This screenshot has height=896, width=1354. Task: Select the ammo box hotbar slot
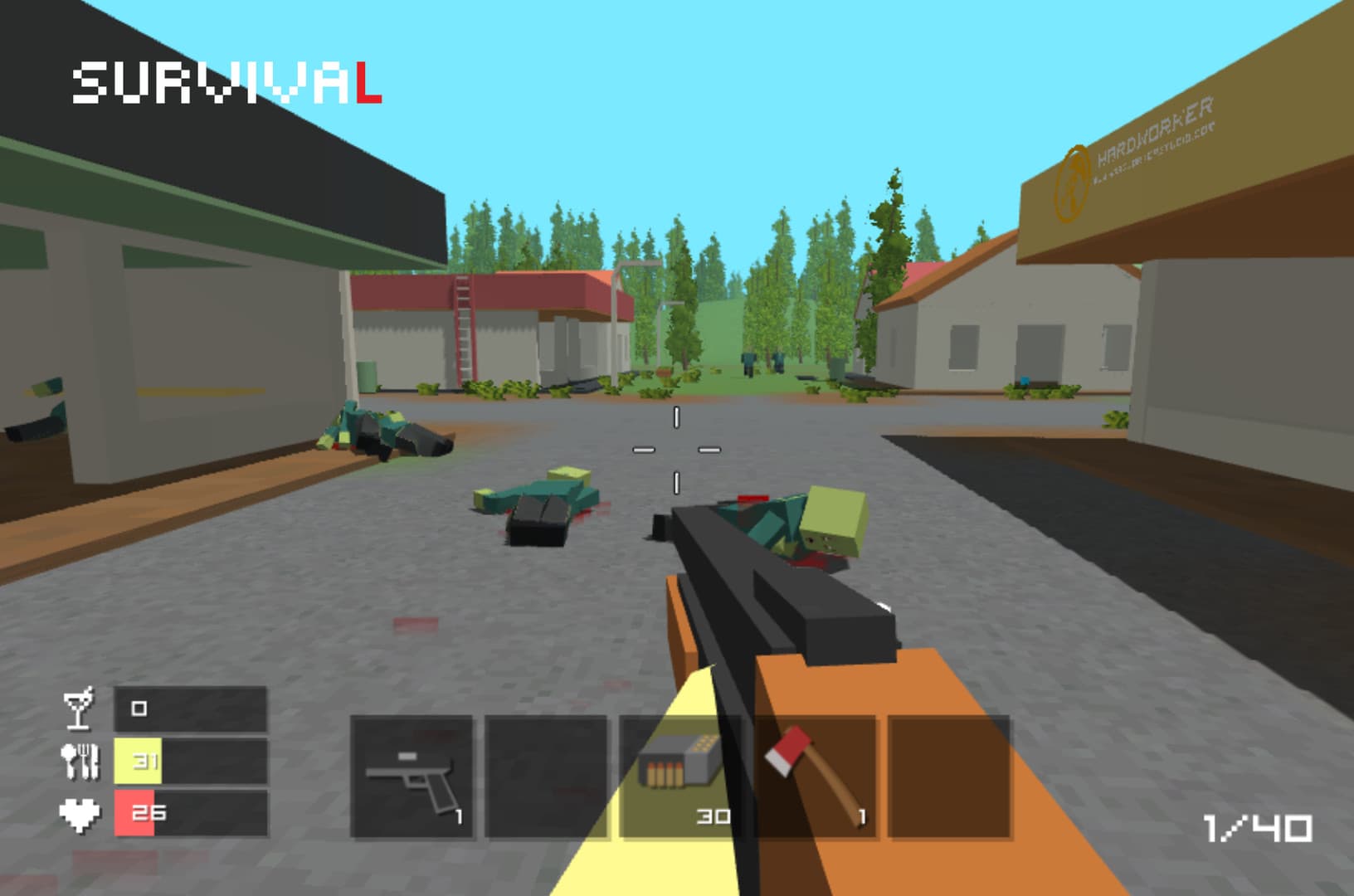(680, 772)
